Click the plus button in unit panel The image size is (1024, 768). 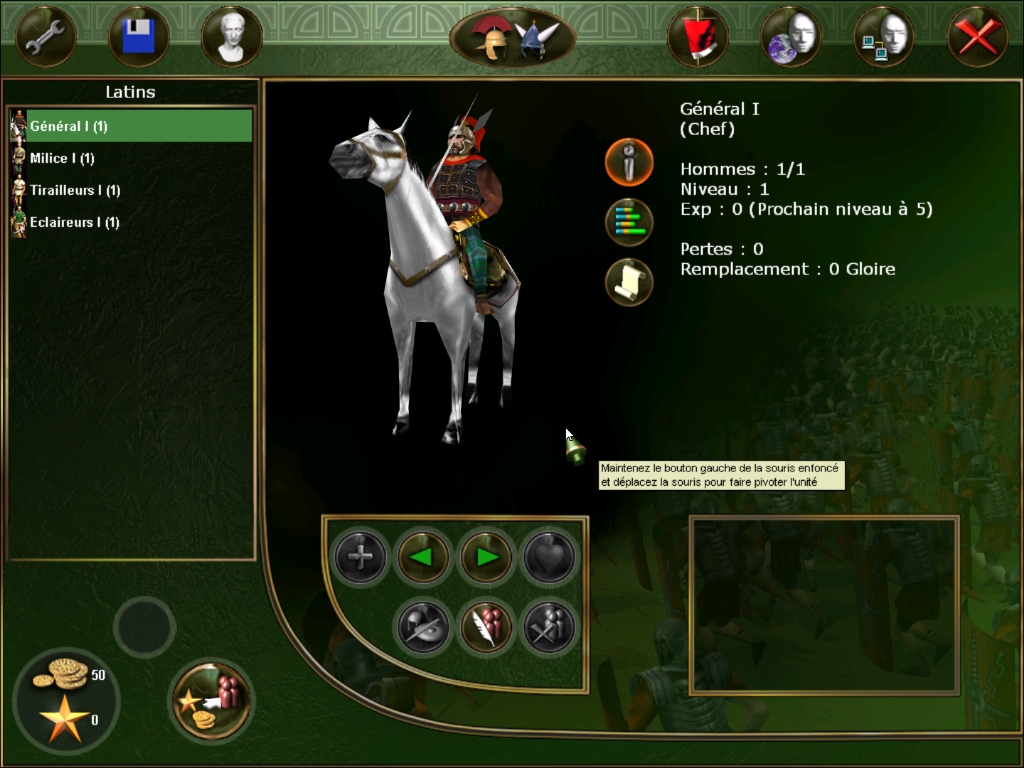359,556
